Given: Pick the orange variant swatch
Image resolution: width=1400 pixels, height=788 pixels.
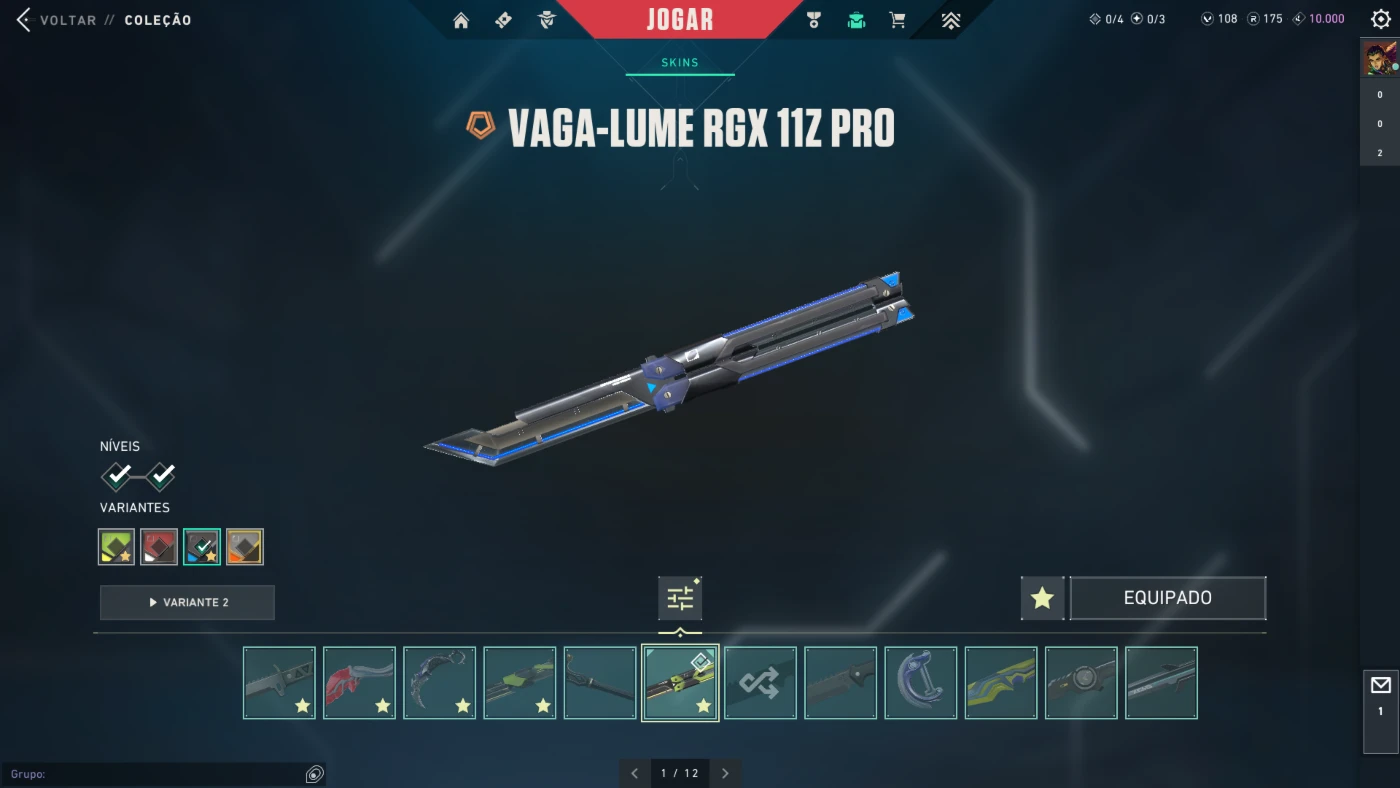Looking at the screenshot, I should 245,547.
